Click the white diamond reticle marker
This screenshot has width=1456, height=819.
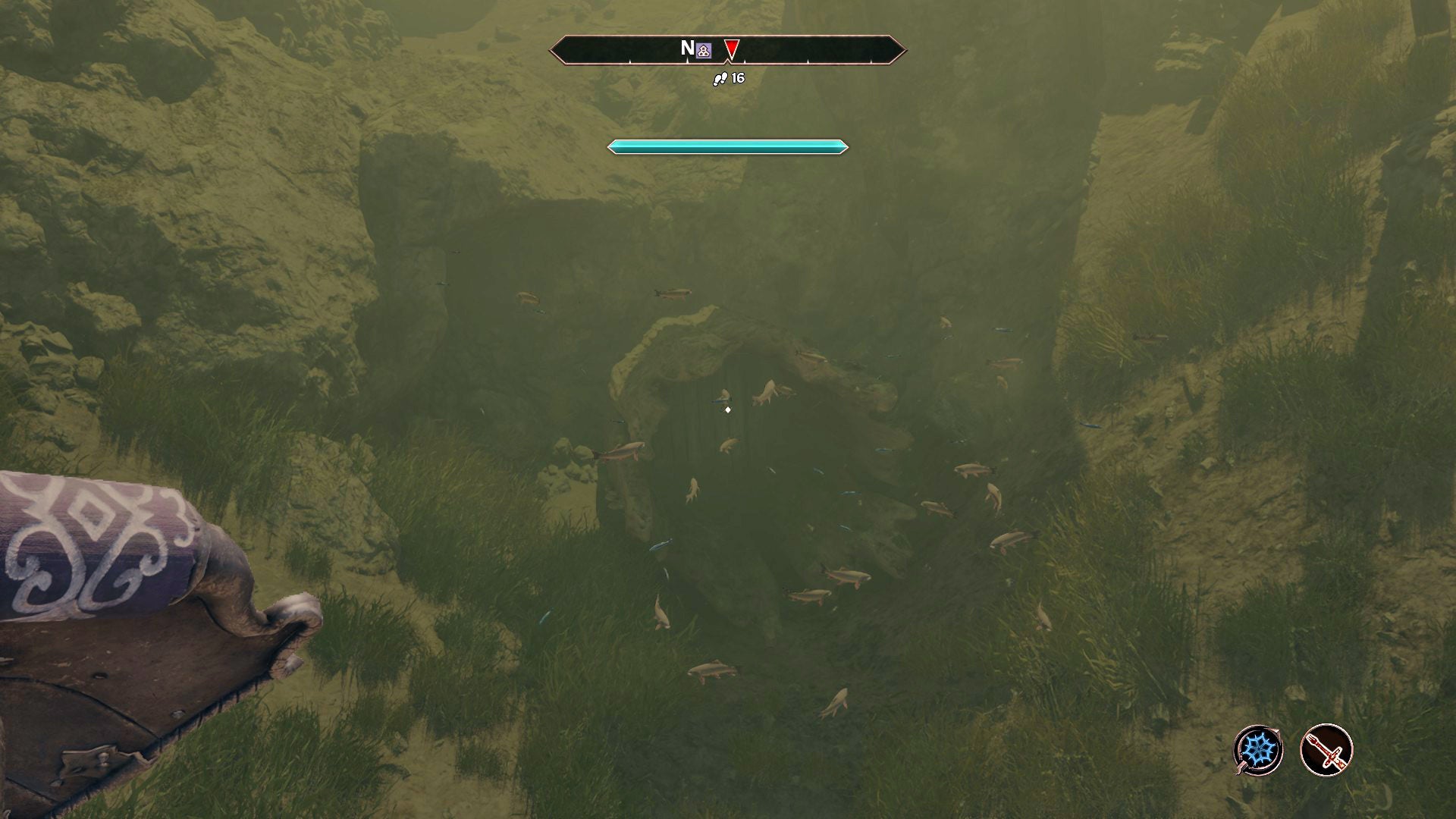pyautogui.click(x=727, y=409)
